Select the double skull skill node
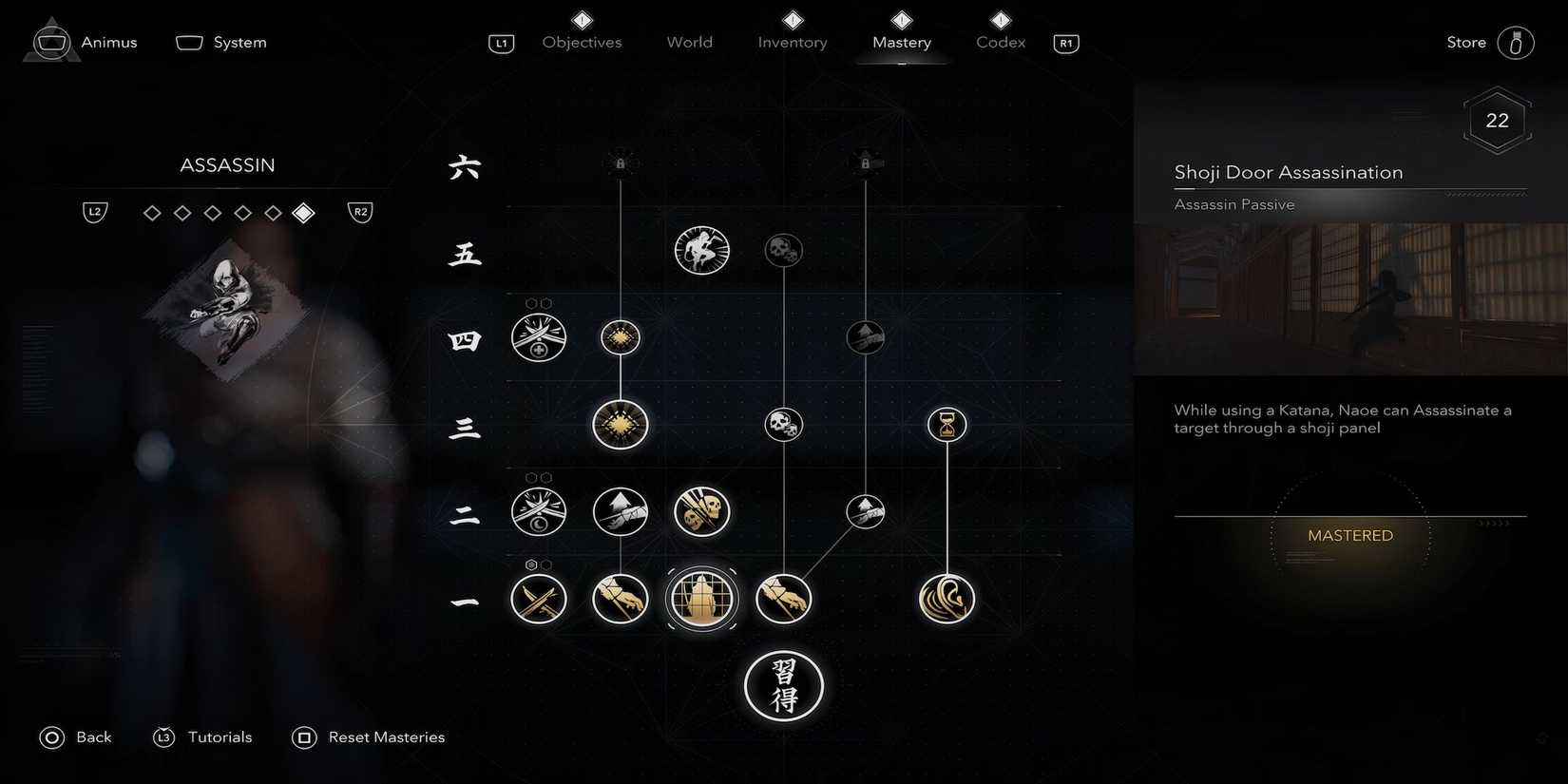 tap(783, 425)
